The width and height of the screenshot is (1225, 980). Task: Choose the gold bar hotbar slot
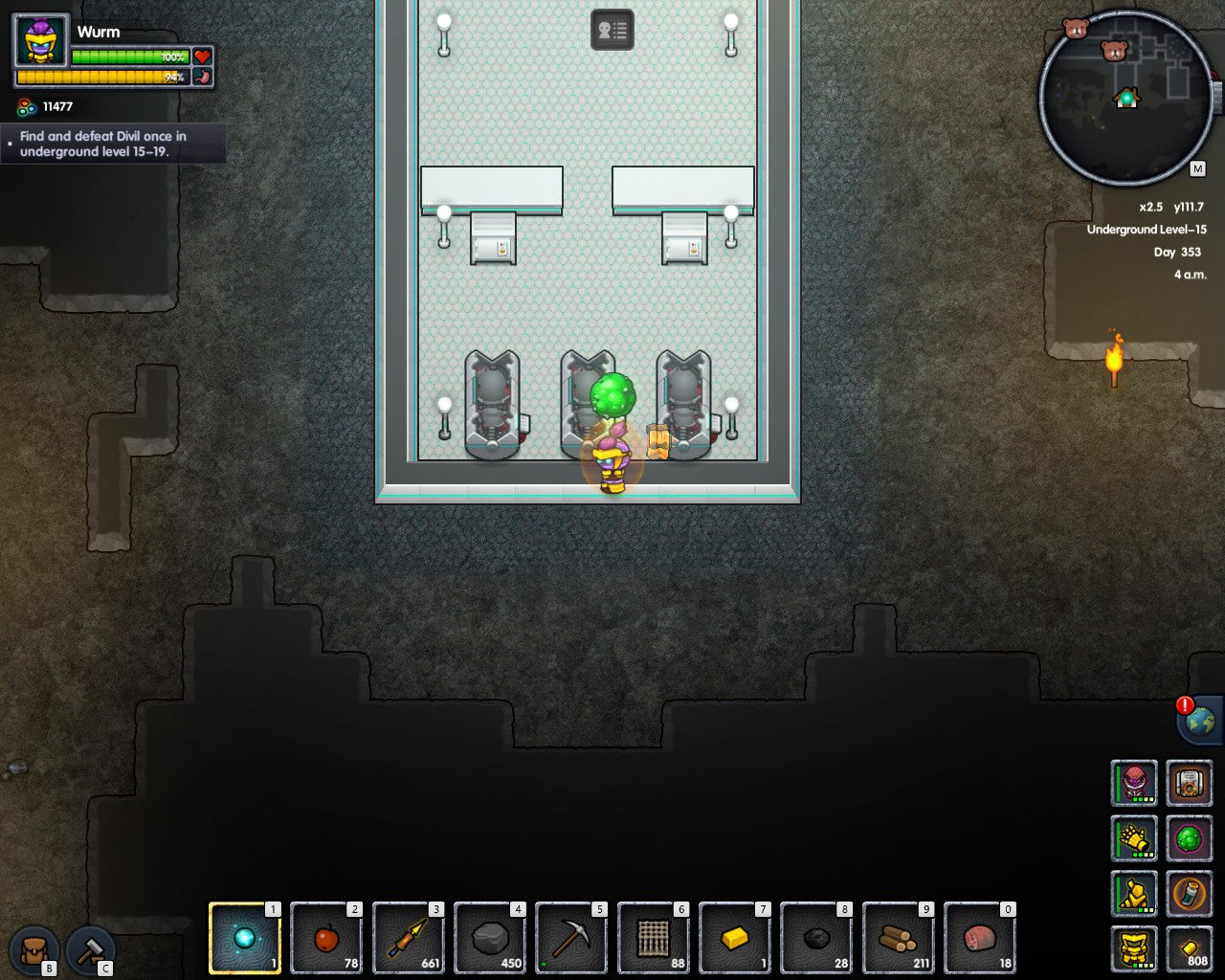tap(735, 939)
